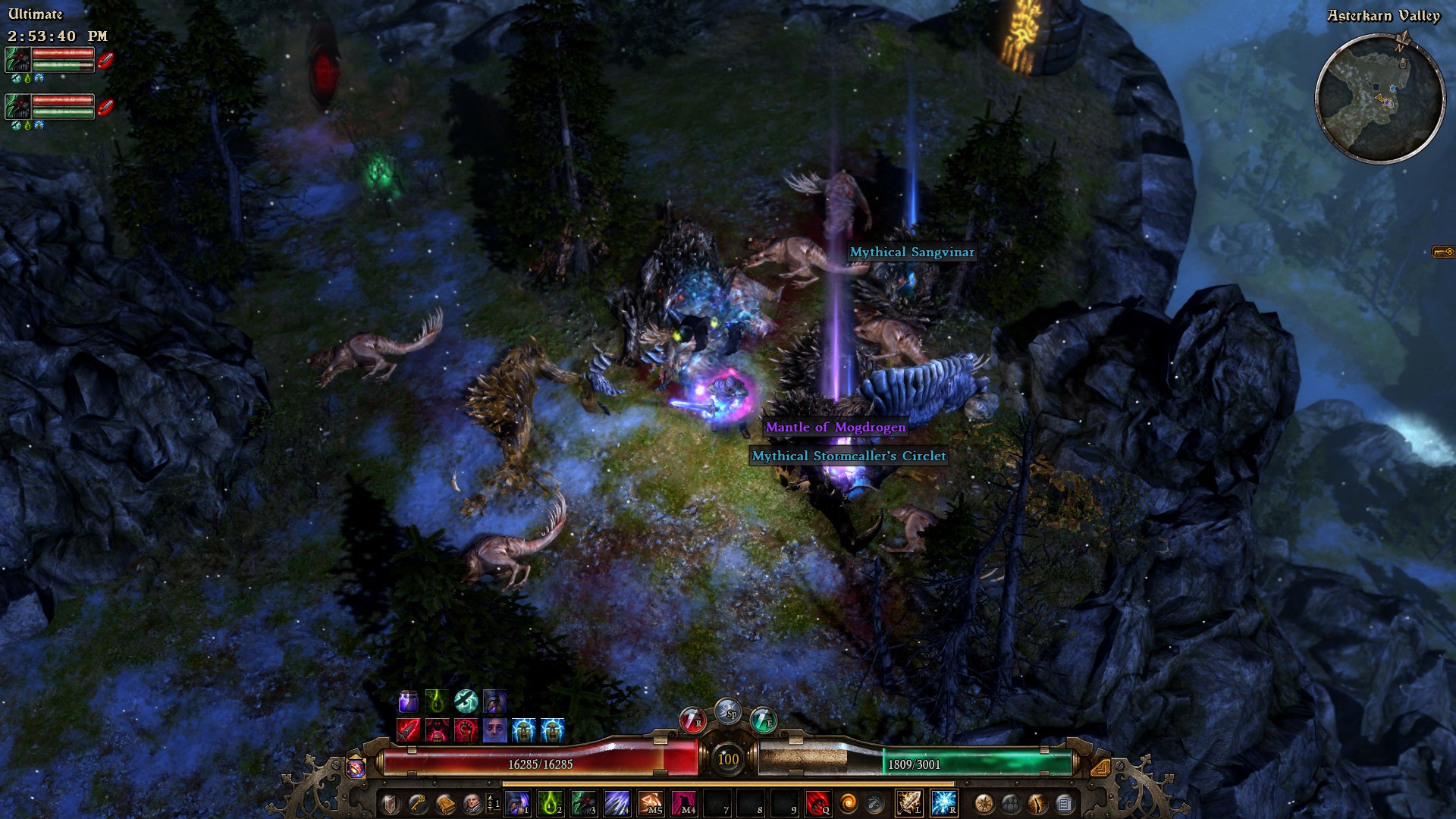Use the red health potion button
Screen dimensions: 1456x819
point(692,720)
